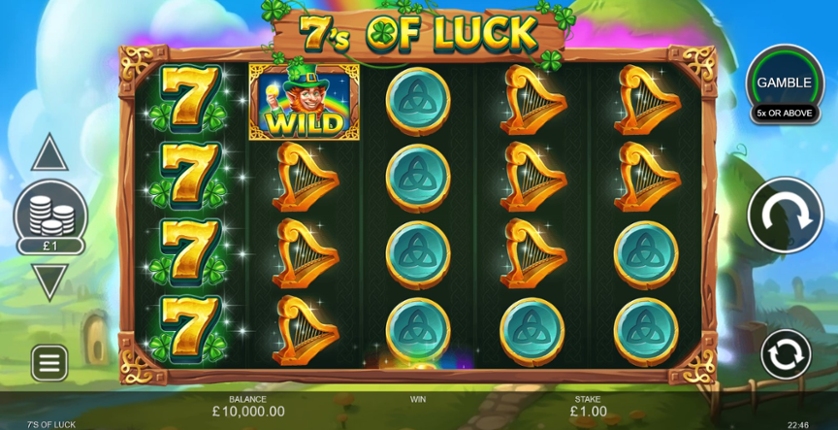The height and width of the screenshot is (430, 838).
Task: Open the hamburger menu
Action: 49,362
